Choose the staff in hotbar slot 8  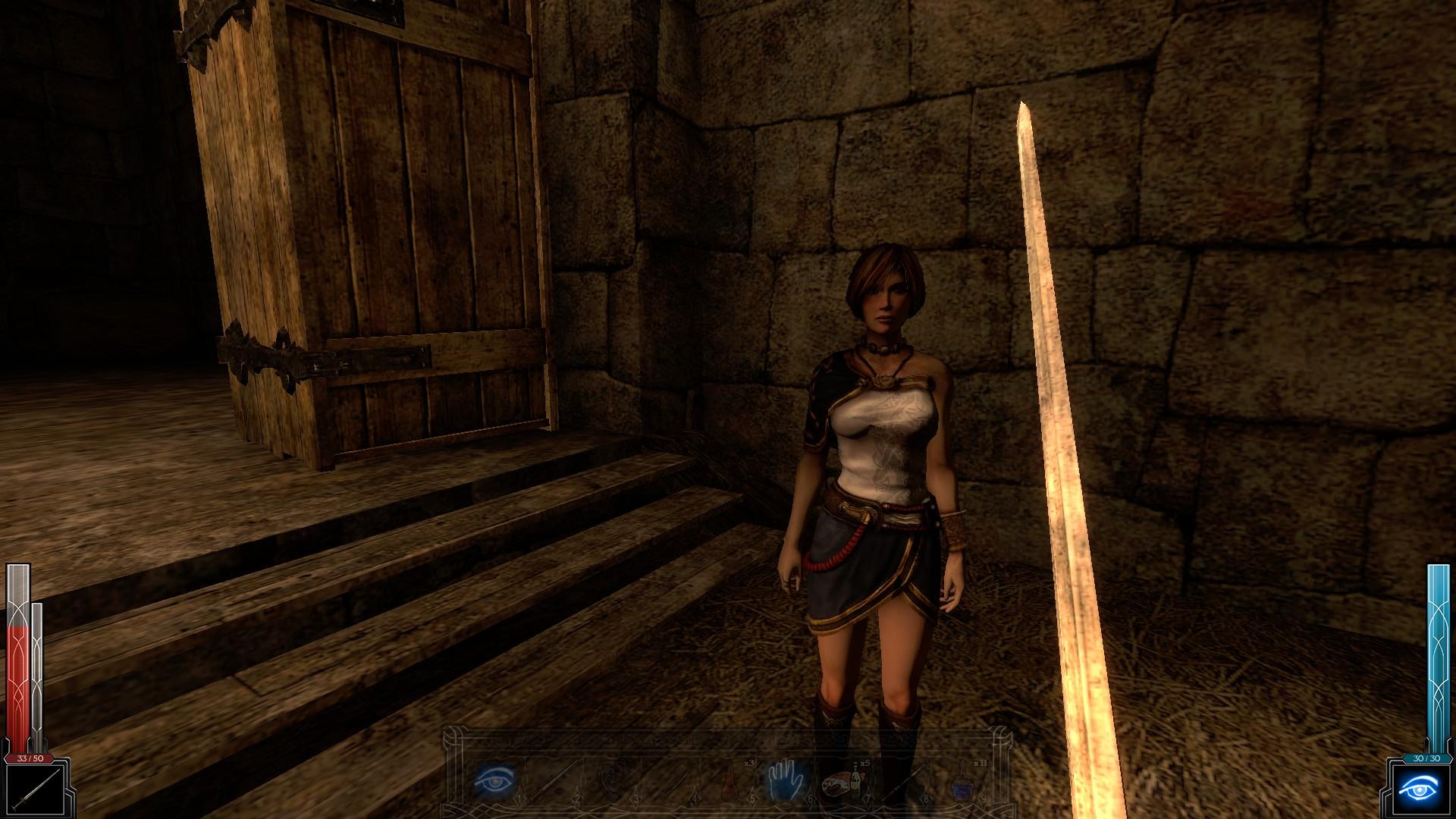[902, 781]
